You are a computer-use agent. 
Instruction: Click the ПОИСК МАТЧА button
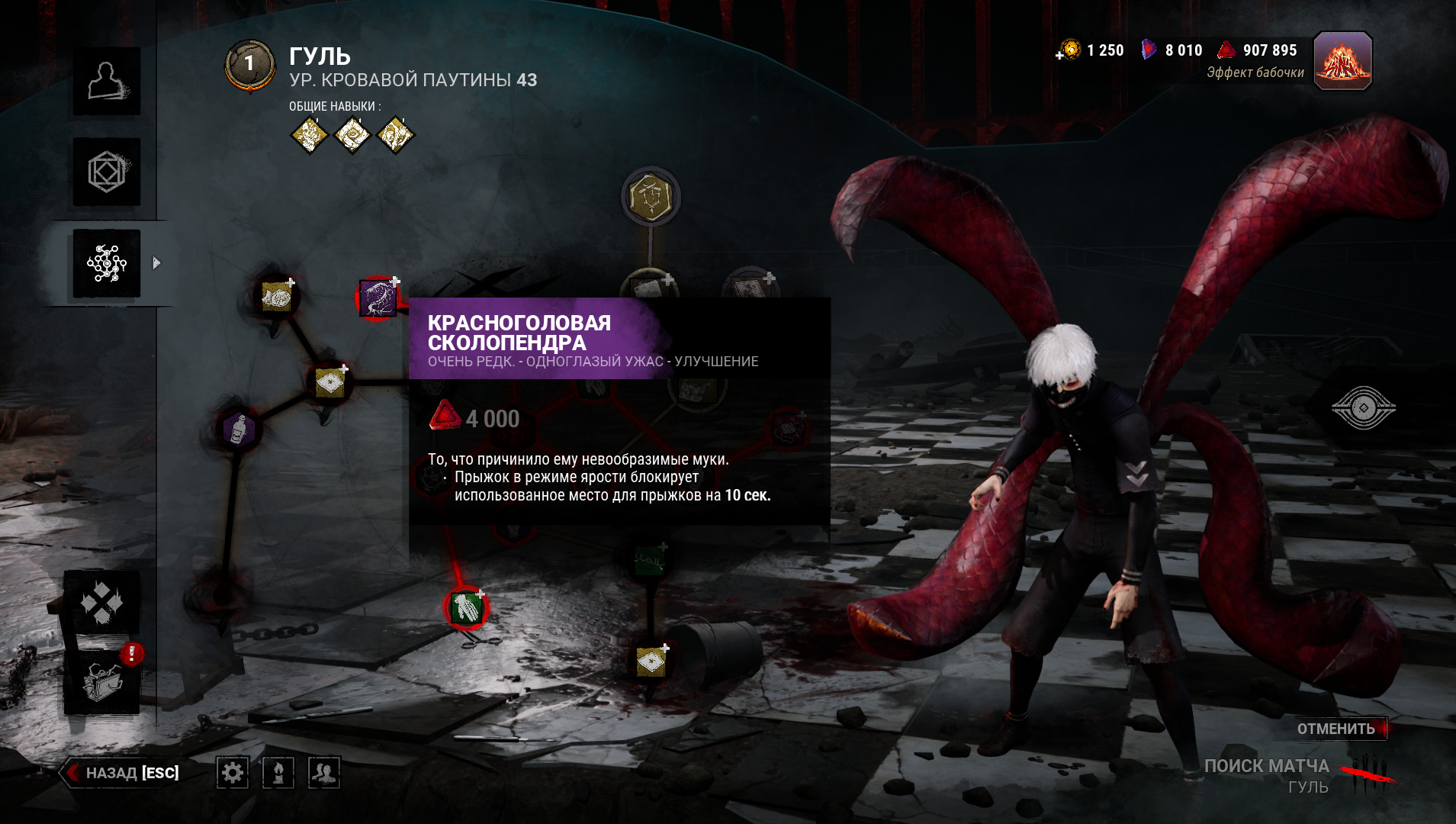(1267, 767)
